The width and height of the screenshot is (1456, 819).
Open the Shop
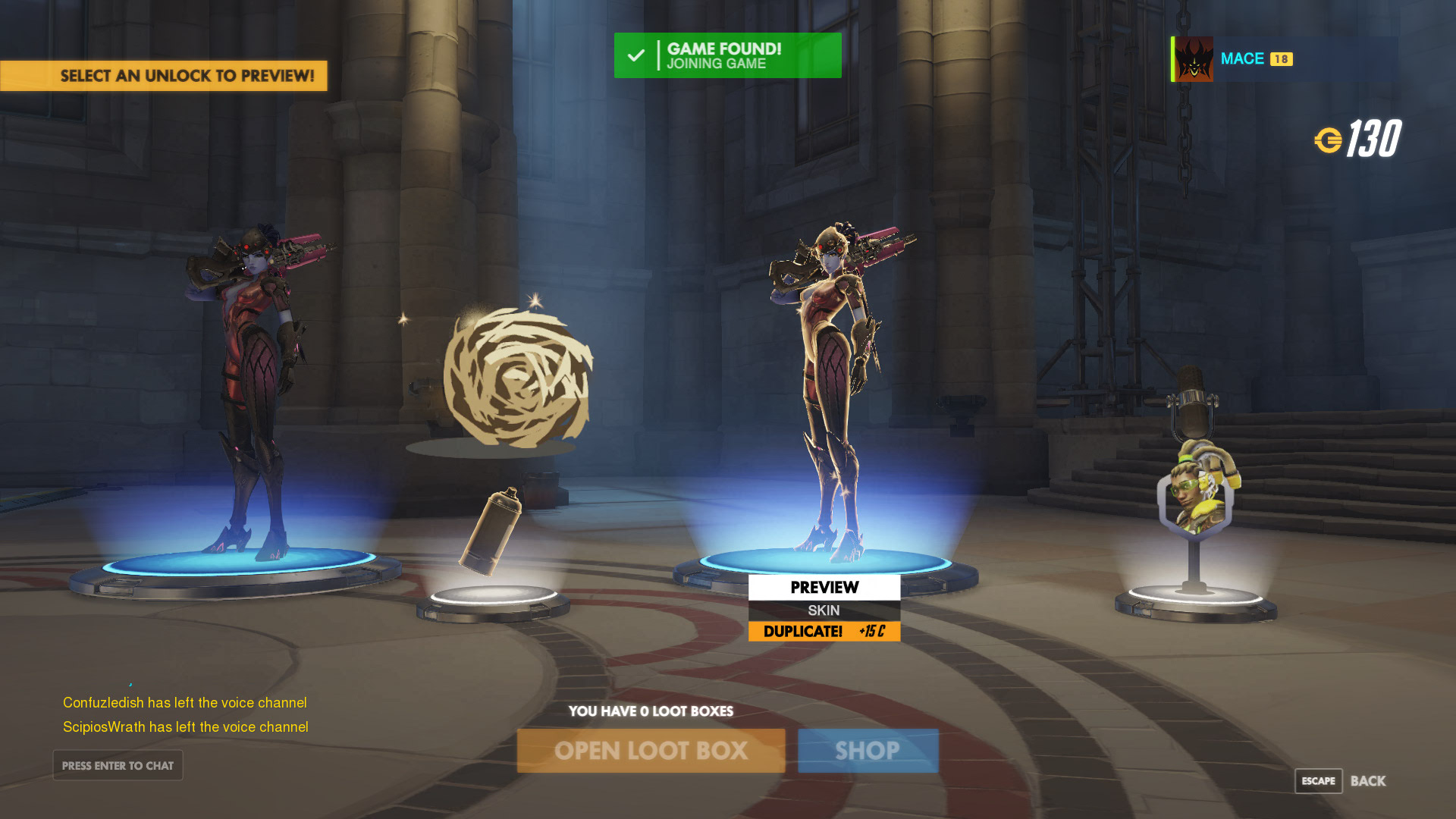[x=868, y=751]
